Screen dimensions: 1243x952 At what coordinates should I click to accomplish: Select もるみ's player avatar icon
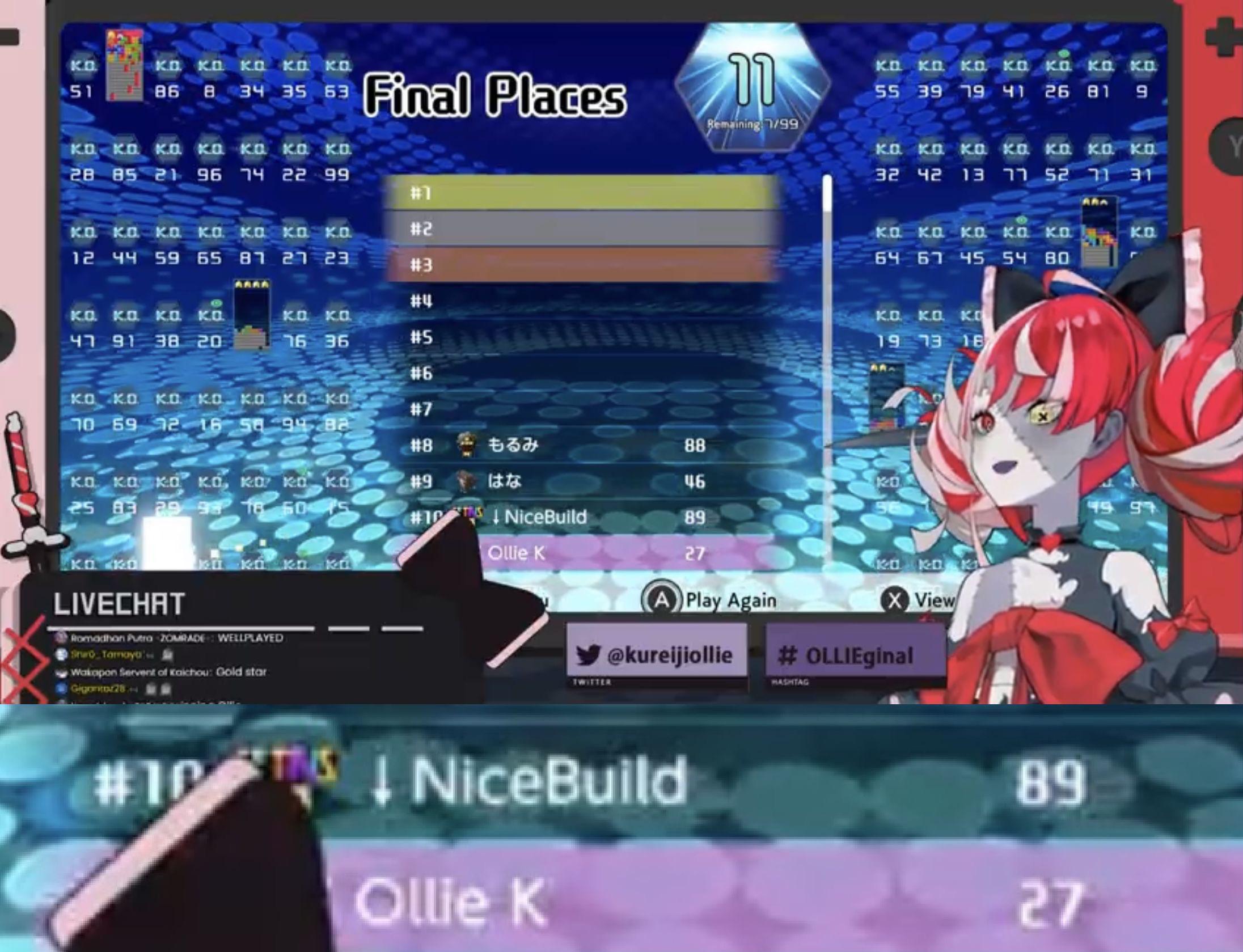coord(466,445)
